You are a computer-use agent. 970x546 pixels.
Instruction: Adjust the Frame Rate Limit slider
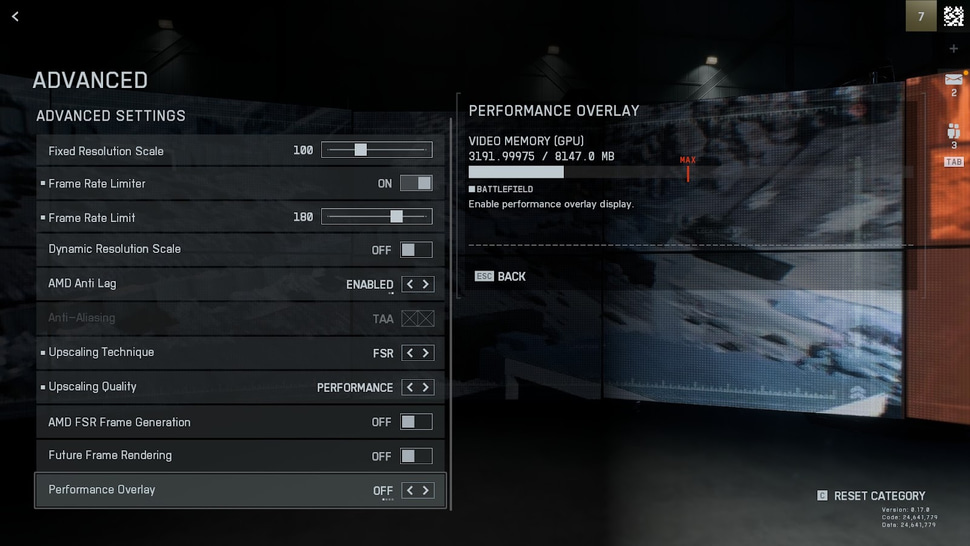[x=397, y=217]
